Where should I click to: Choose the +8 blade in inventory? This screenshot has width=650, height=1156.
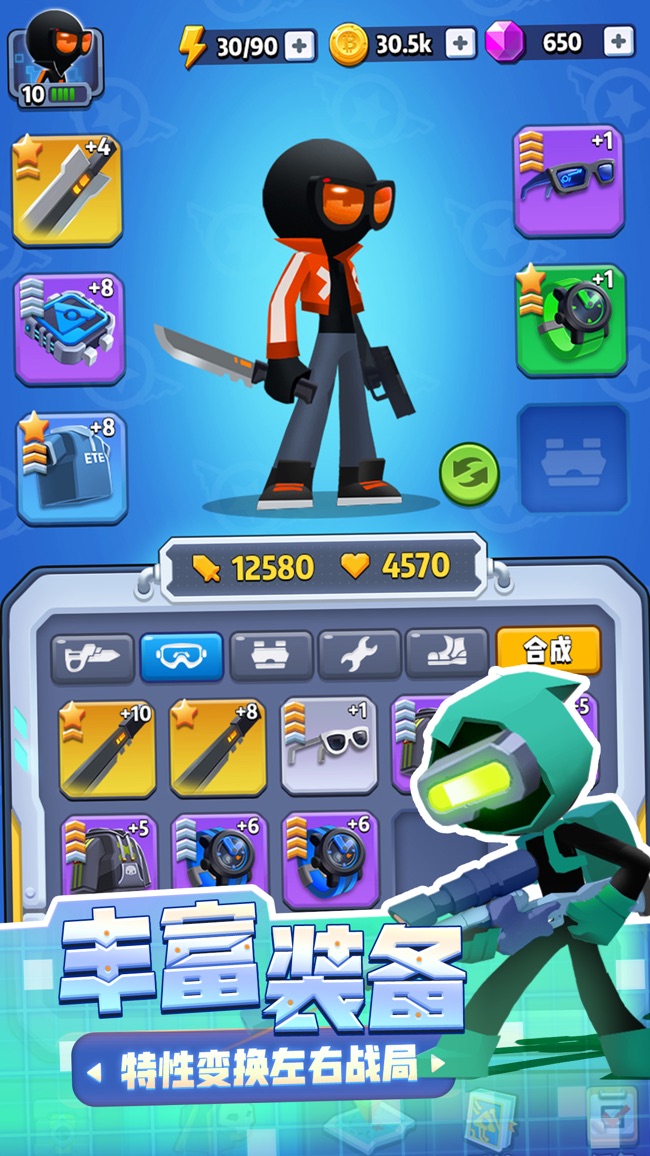coord(217,747)
